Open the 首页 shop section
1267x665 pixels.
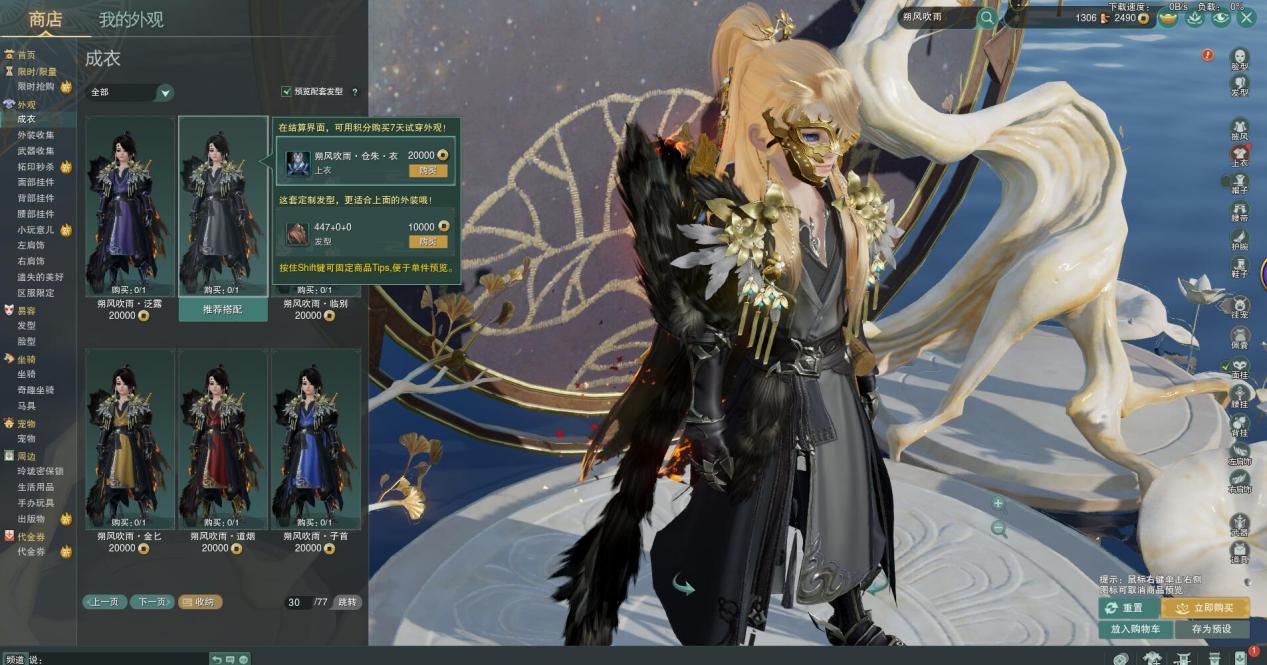pos(26,55)
